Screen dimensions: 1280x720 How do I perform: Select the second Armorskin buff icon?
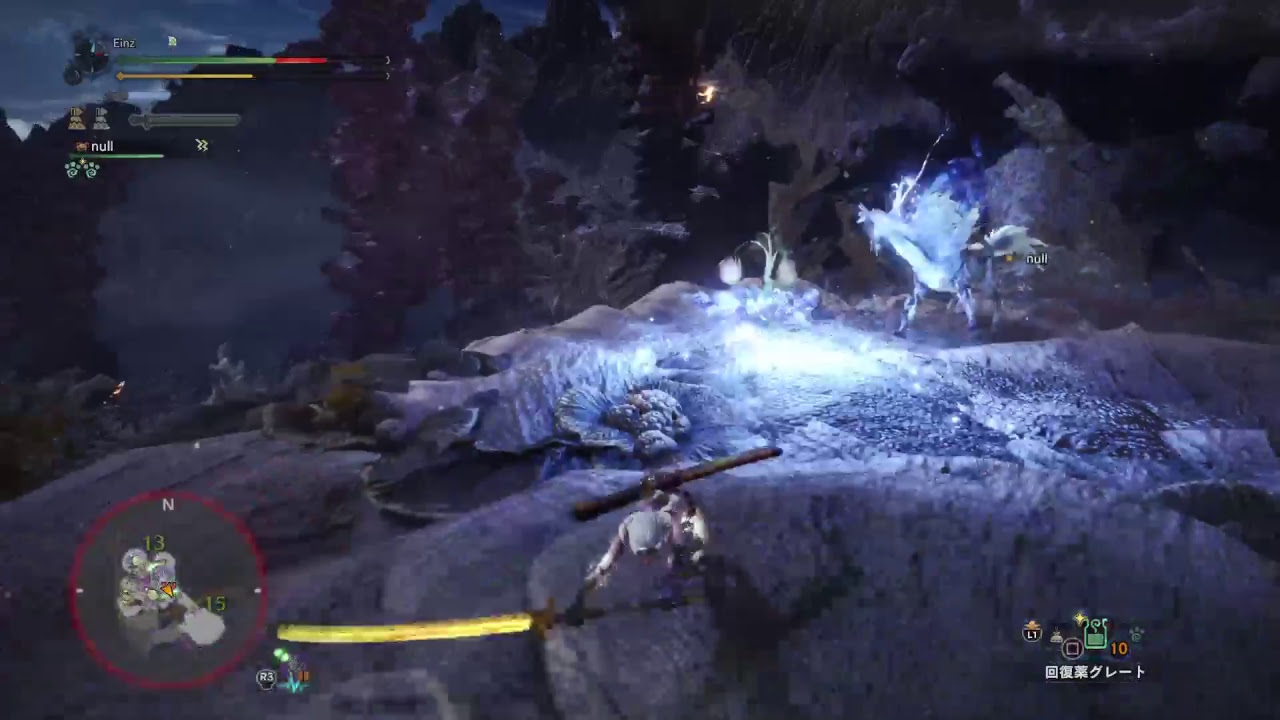pyautogui.click(x=100, y=119)
